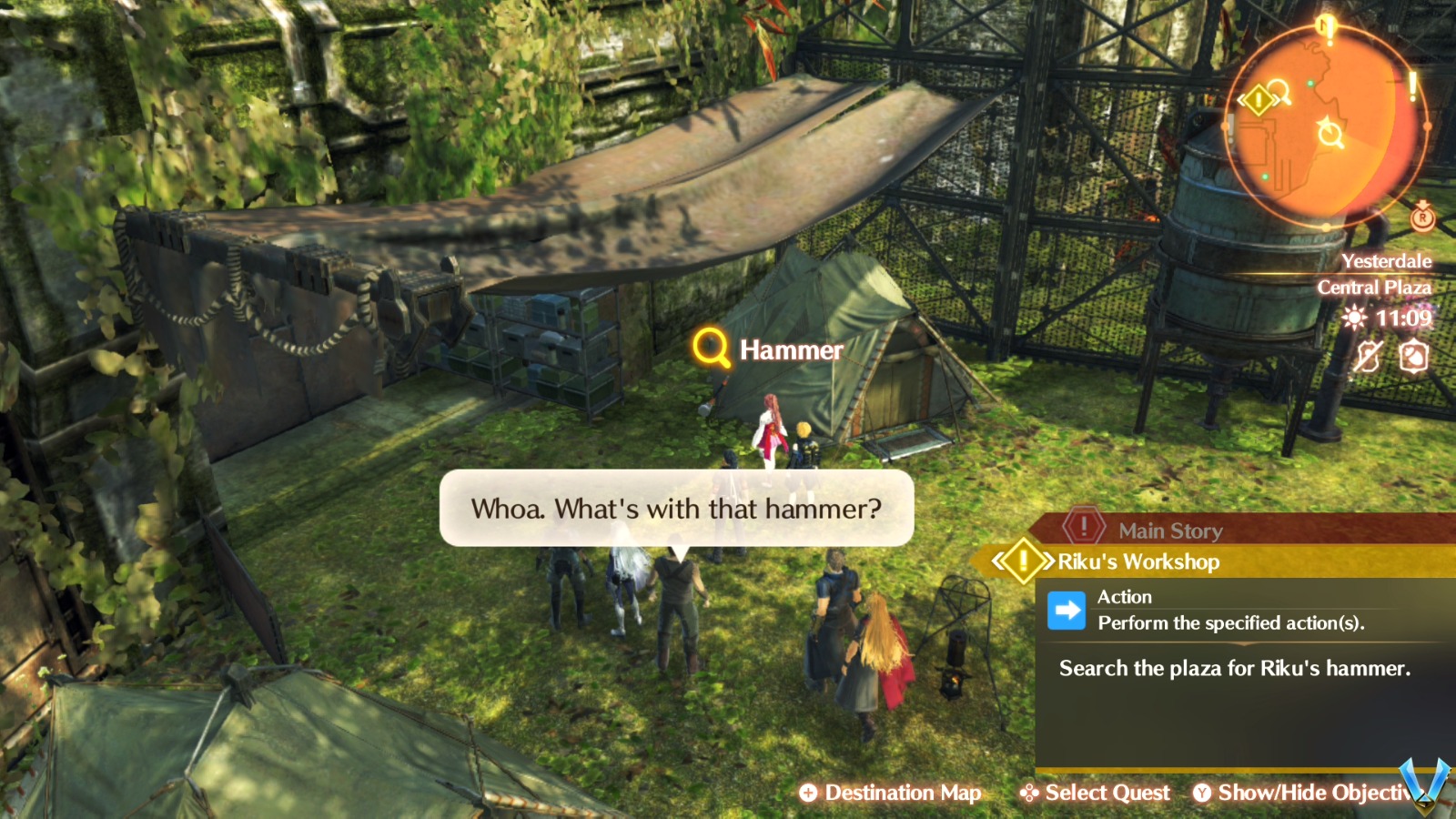
Task: Click the exclamation marker right of the minimap
Action: (x=1412, y=88)
